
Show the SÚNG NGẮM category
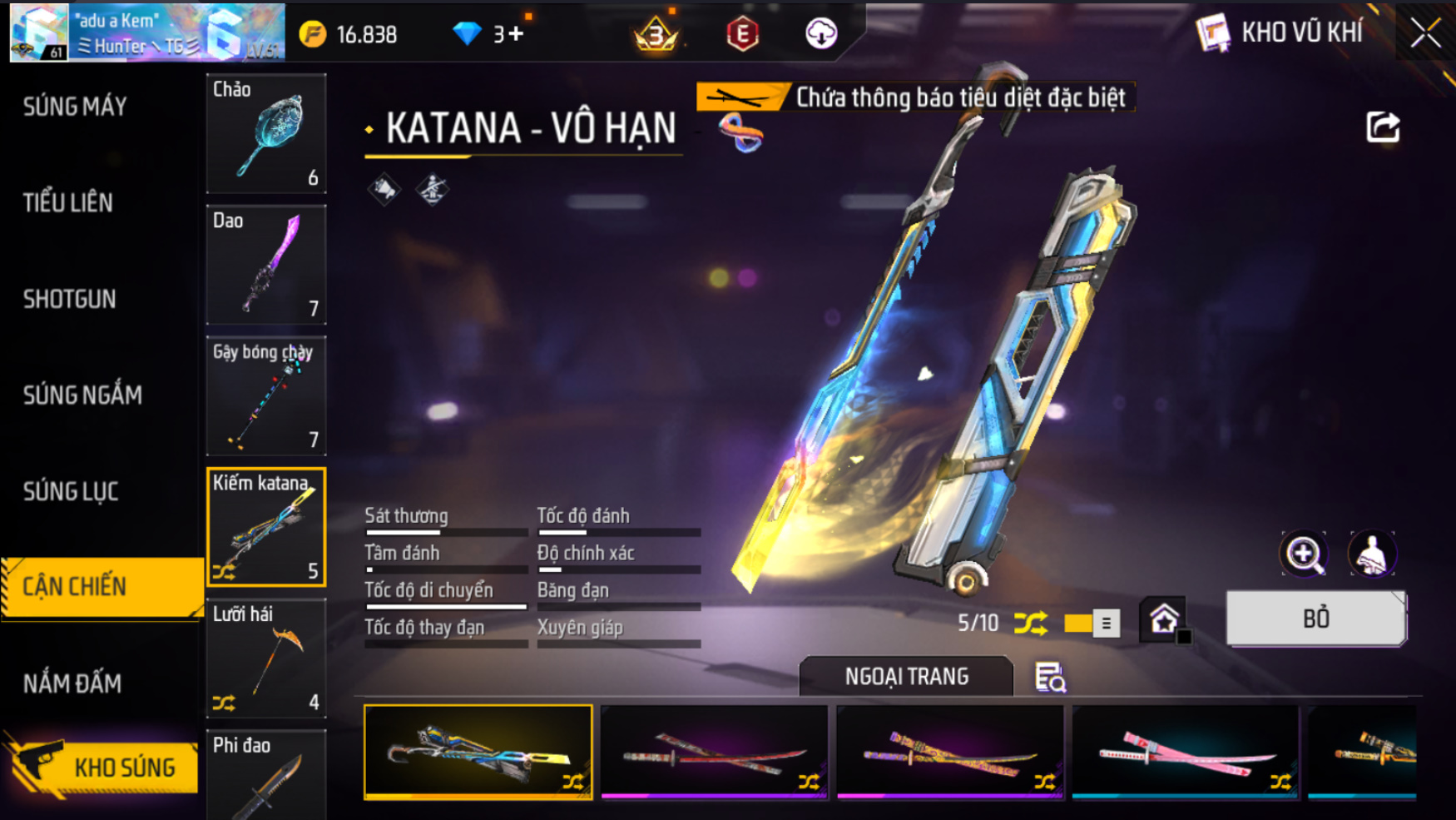click(82, 395)
